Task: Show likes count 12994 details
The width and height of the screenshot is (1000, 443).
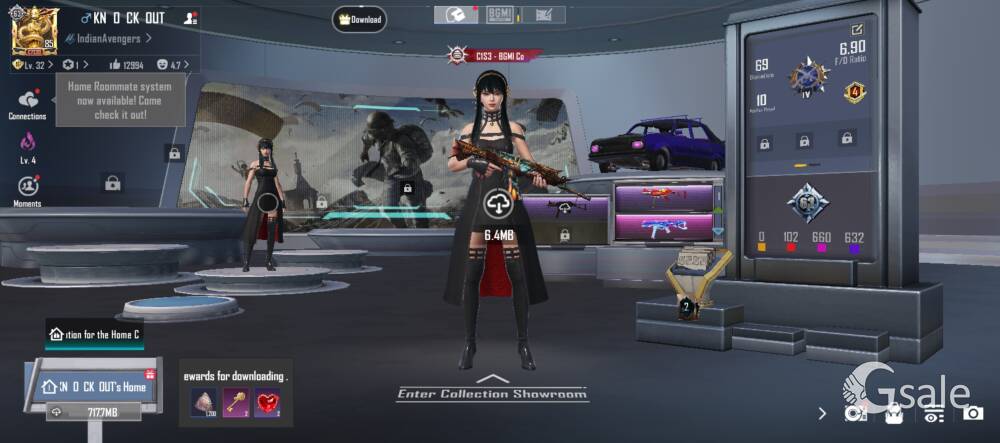Action: click(126, 64)
